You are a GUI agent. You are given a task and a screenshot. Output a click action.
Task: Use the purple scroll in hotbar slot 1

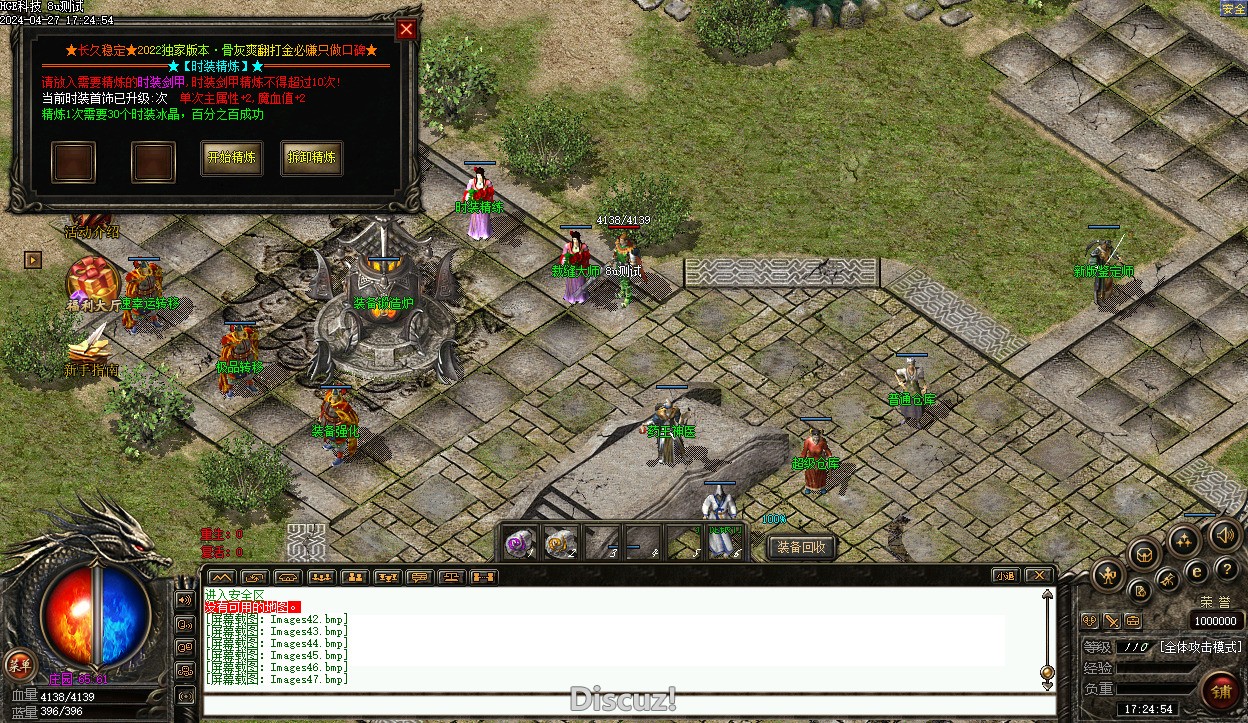(x=519, y=543)
